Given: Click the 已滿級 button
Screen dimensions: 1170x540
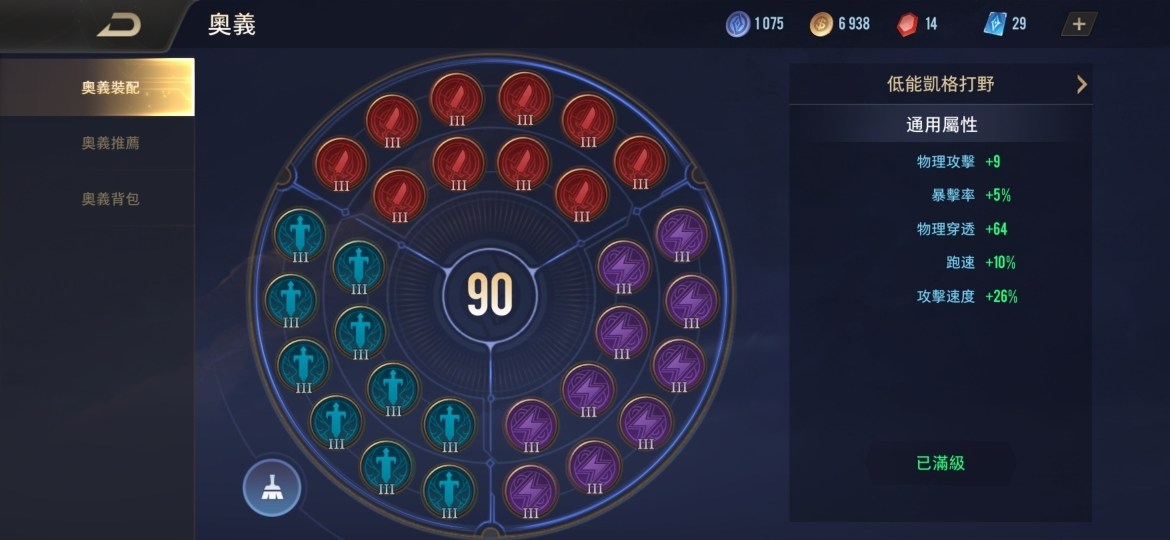Looking at the screenshot, I should (940, 464).
